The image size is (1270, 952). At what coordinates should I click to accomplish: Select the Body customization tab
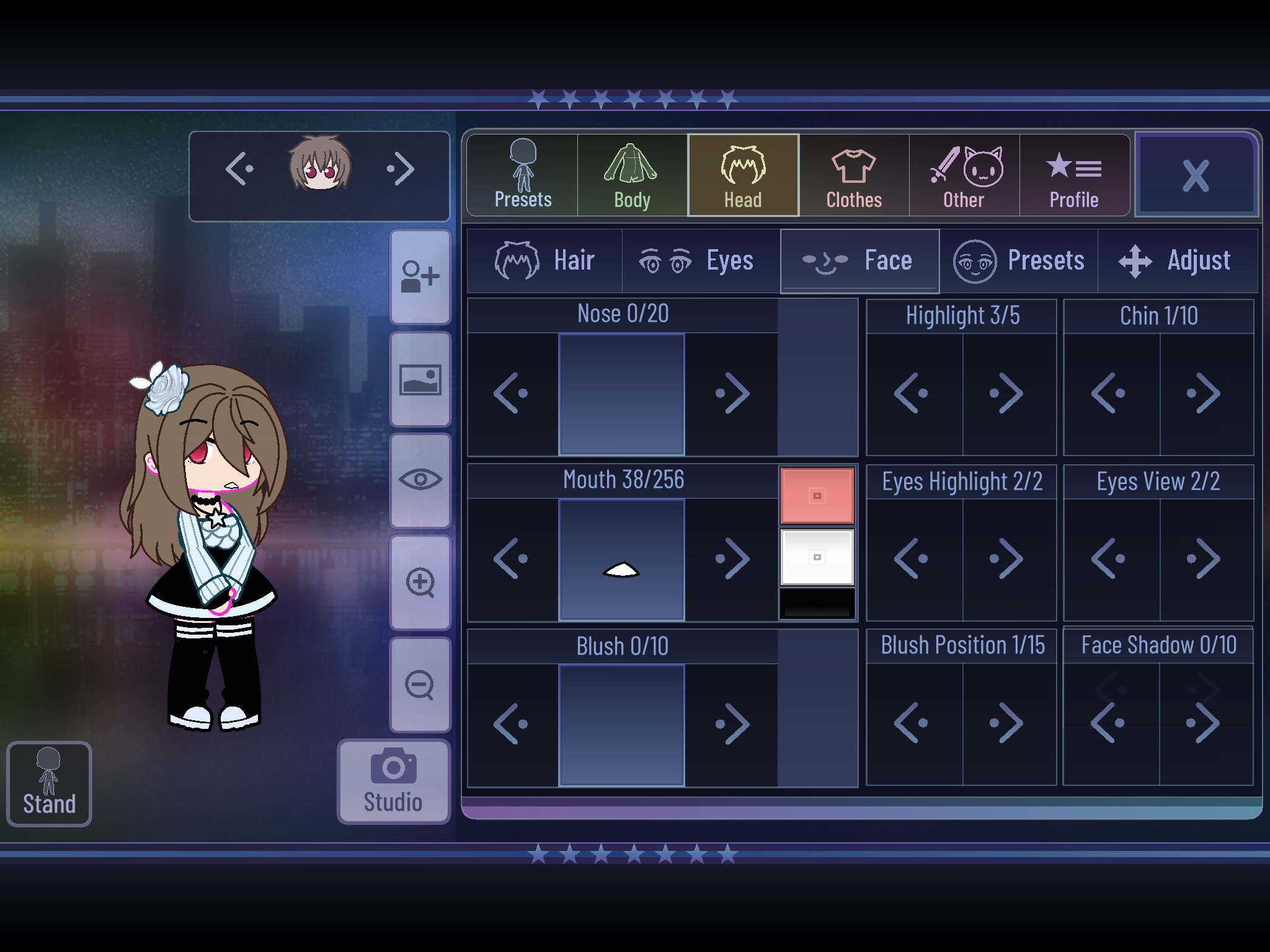click(x=632, y=175)
